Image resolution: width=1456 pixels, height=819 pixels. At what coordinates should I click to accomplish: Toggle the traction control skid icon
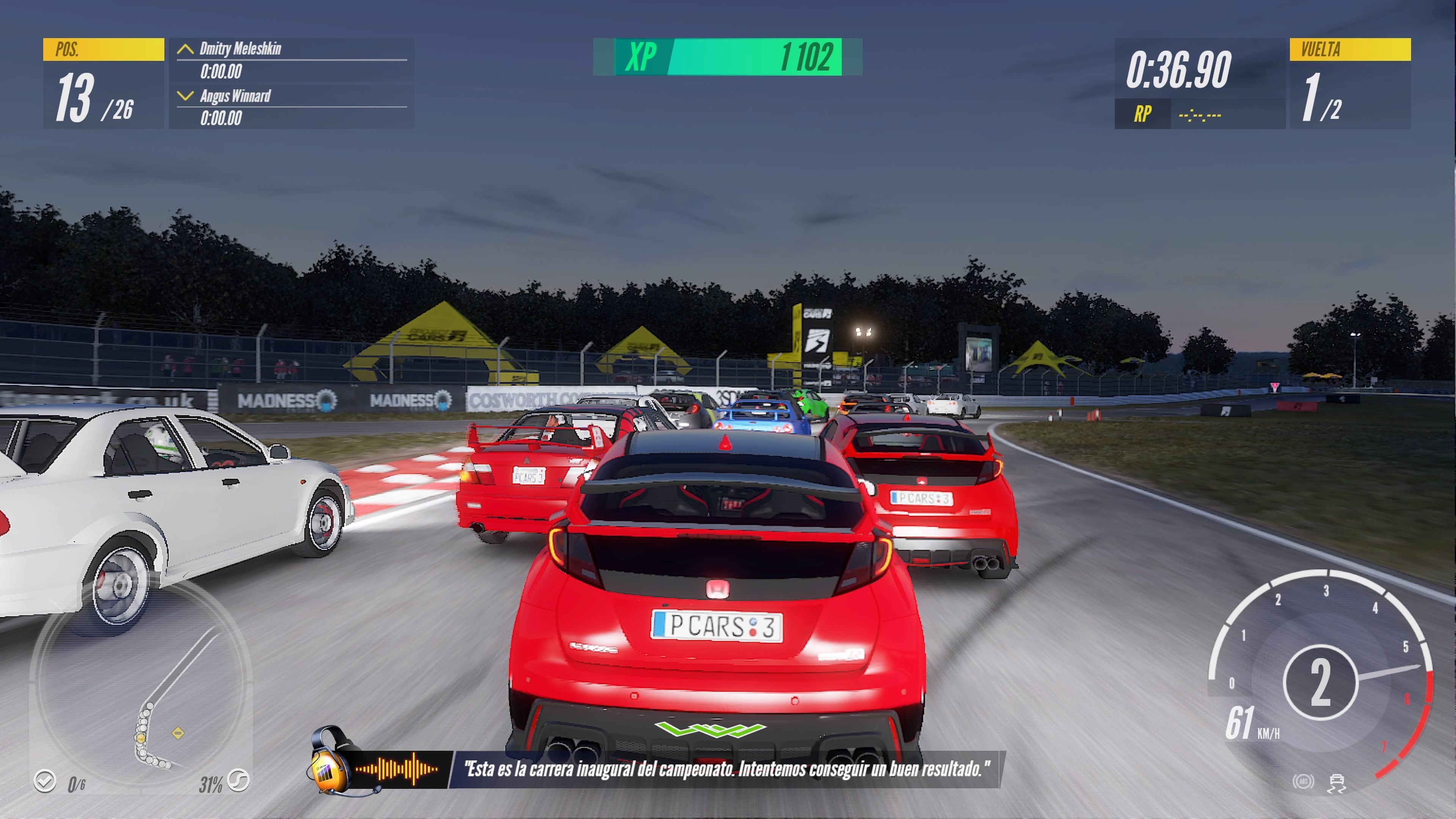[x=1337, y=783]
